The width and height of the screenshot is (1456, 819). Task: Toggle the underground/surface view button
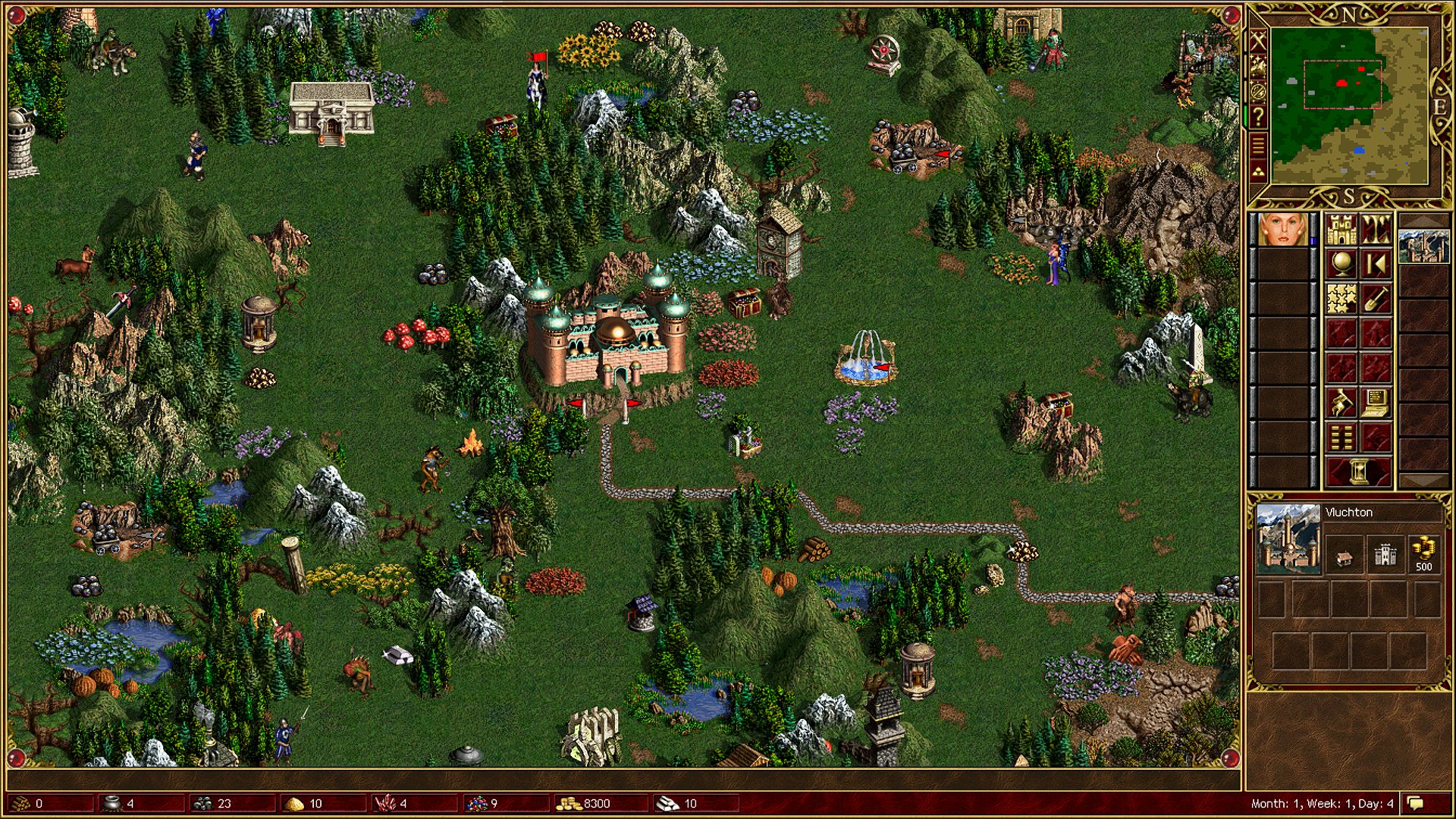[1376, 229]
